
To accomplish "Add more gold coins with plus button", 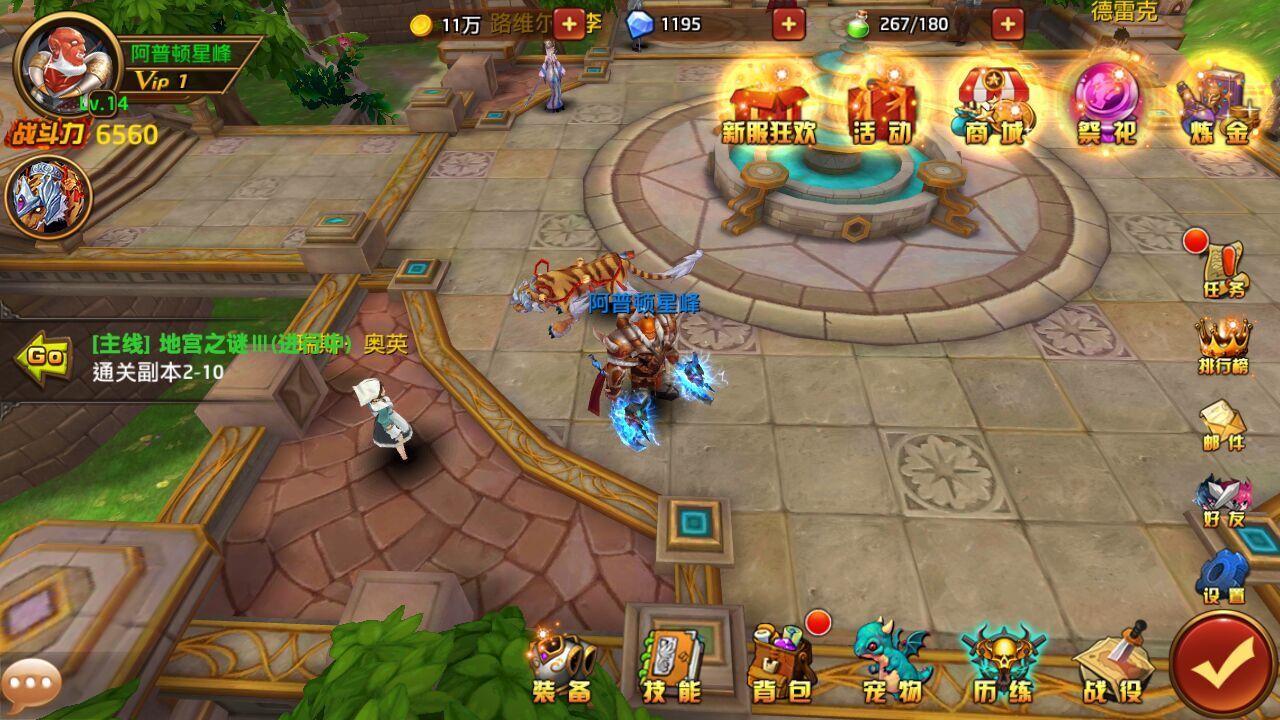I will click(x=569, y=24).
